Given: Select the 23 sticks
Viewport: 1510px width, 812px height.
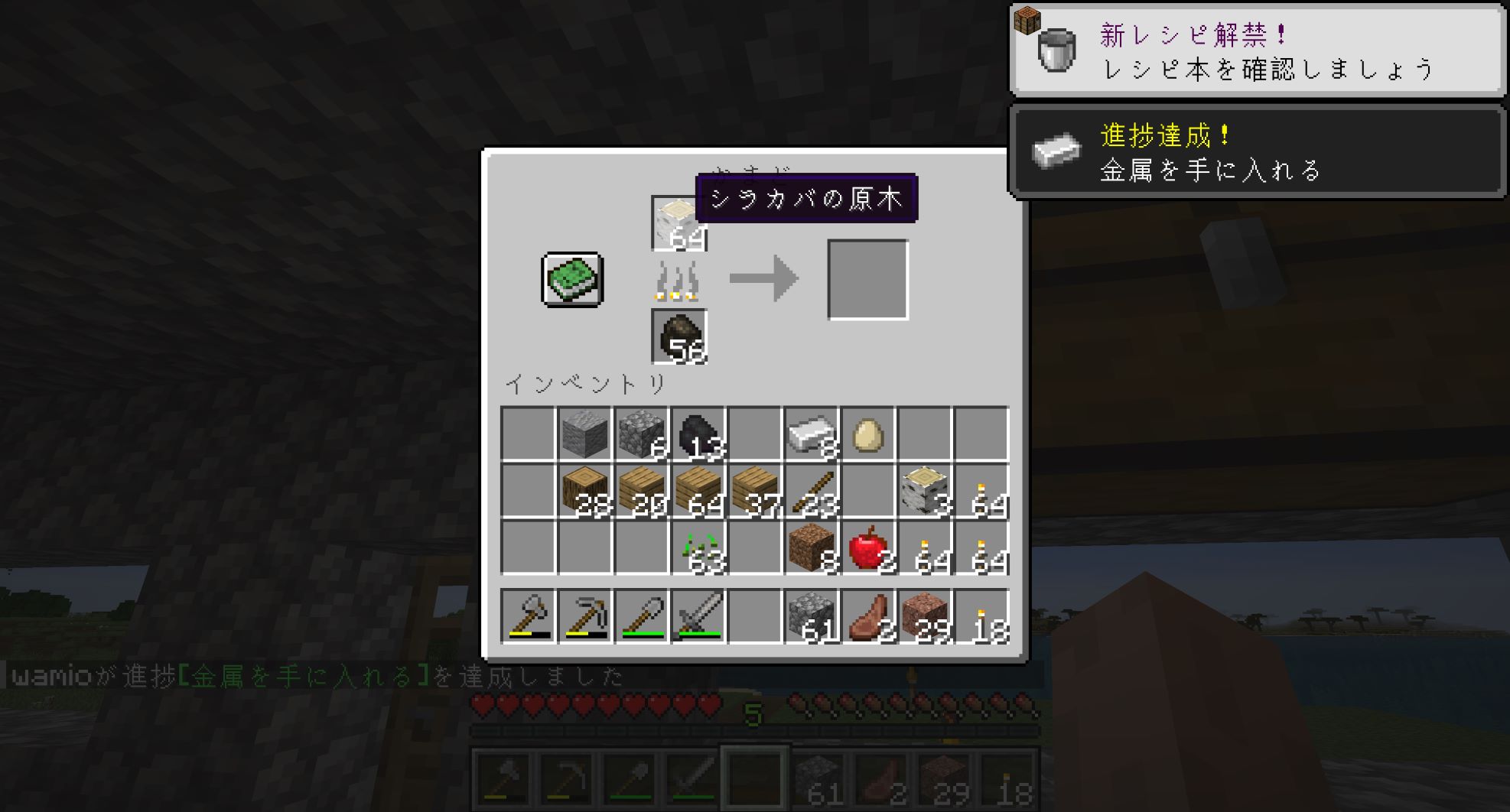Looking at the screenshot, I should (x=811, y=491).
